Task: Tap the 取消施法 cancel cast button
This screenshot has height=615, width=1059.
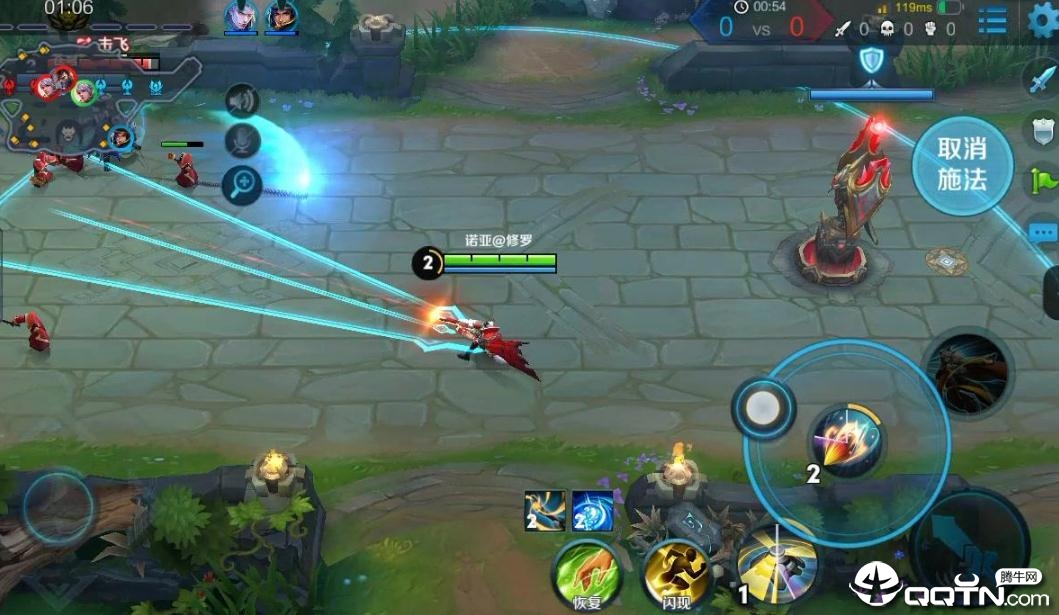Action: pos(962,164)
